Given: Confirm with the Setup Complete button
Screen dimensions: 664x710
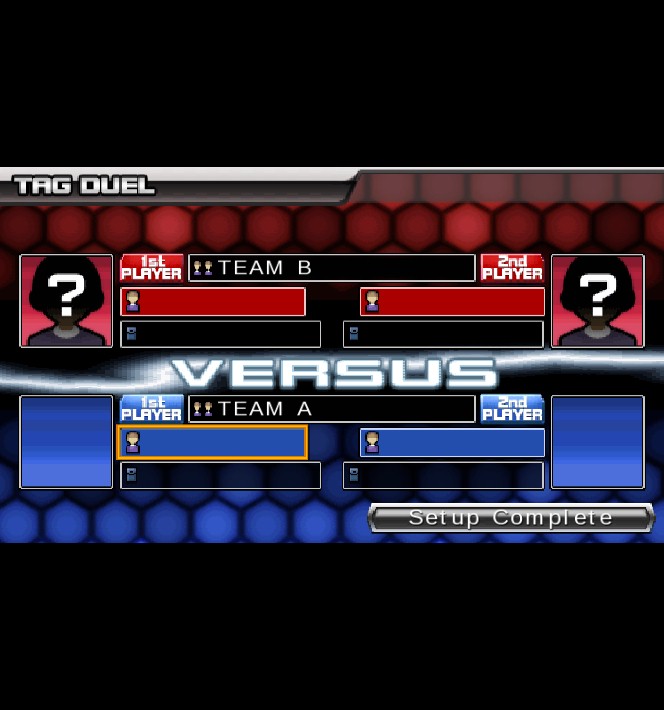Looking at the screenshot, I should (x=510, y=518).
